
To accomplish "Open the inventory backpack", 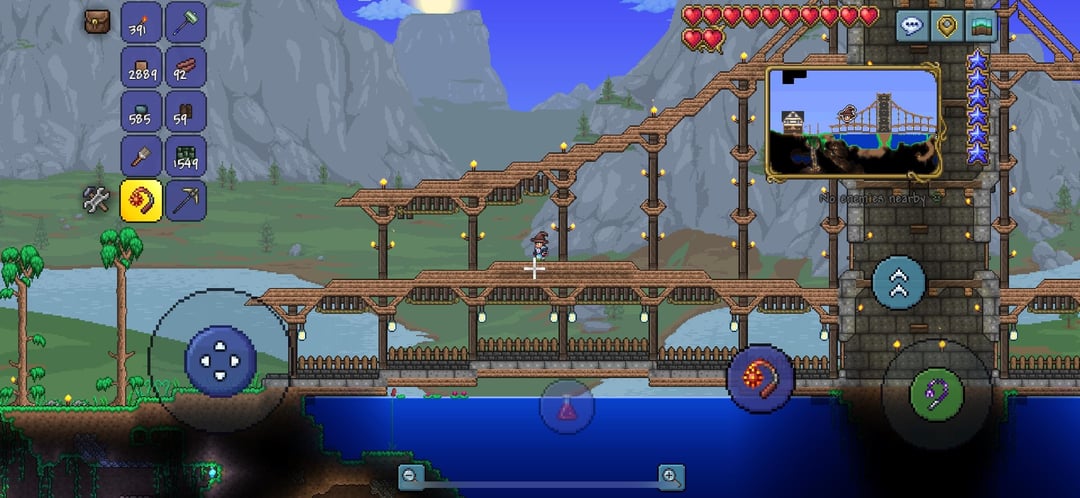I will click(97, 21).
